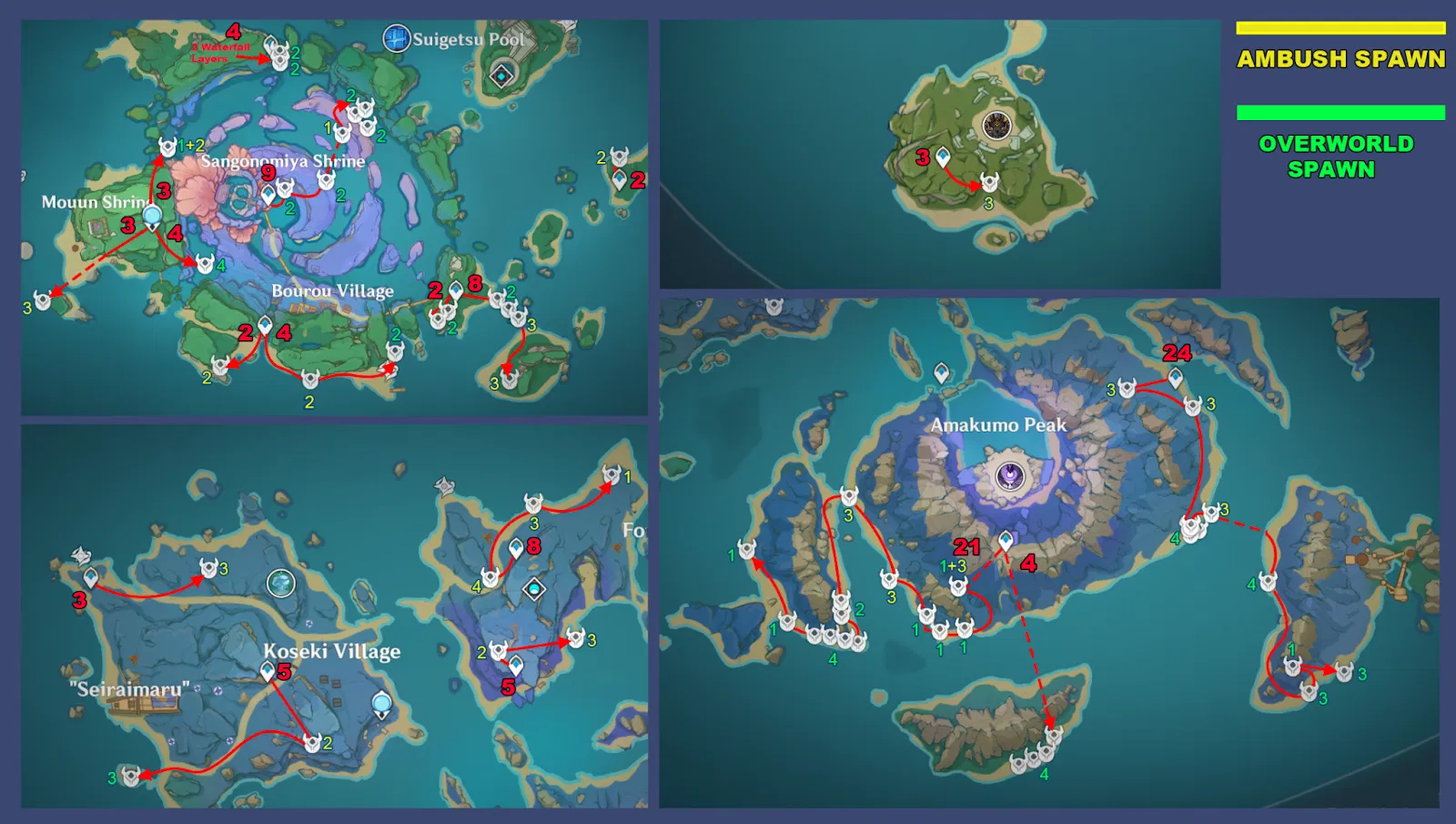This screenshot has height=824, width=1456.
Task: Click the OVERWORLD SPAWN legend label
Action: coord(1336,154)
